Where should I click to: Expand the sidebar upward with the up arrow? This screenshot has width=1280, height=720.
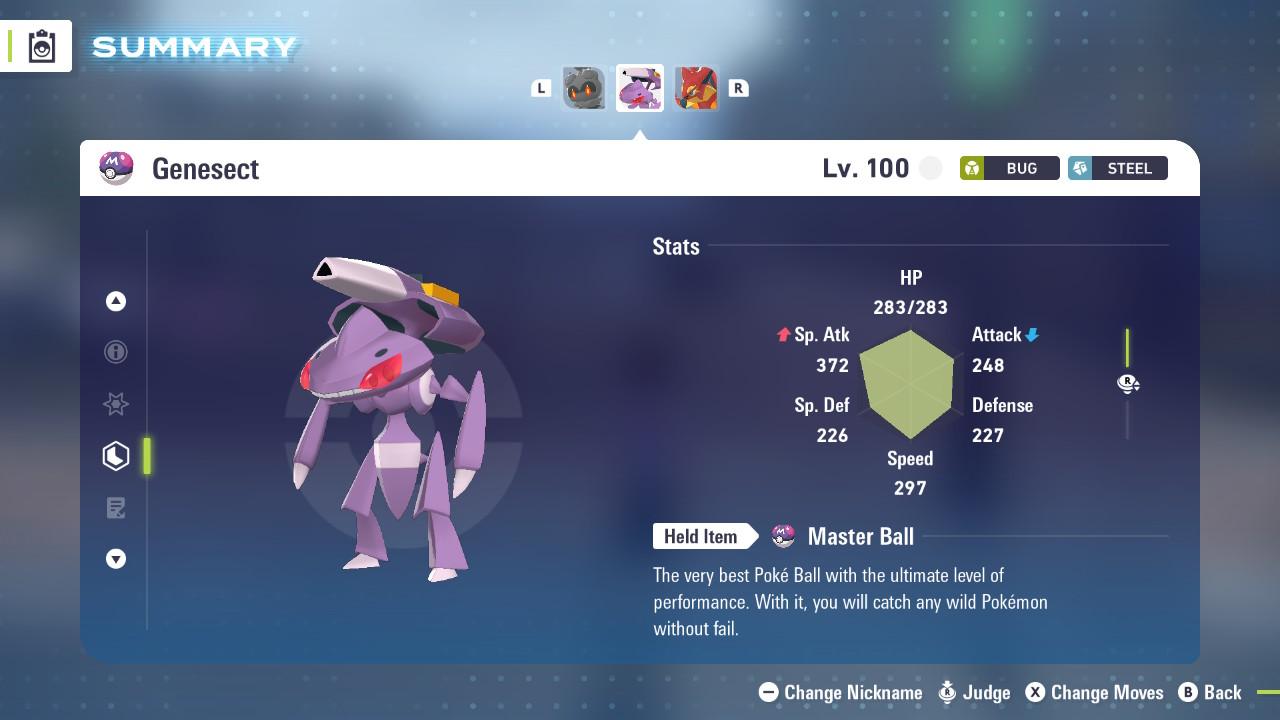coord(115,300)
